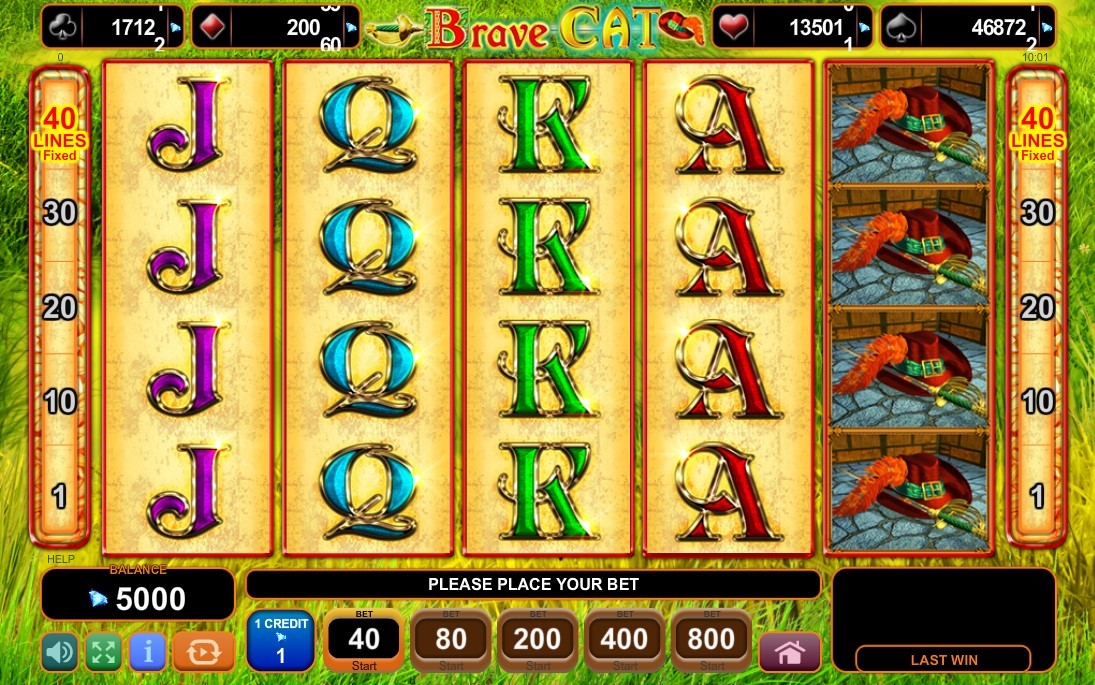Choose the 200 bet button
Image resolution: width=1095 pixels, height=685 pixels.
538,640
